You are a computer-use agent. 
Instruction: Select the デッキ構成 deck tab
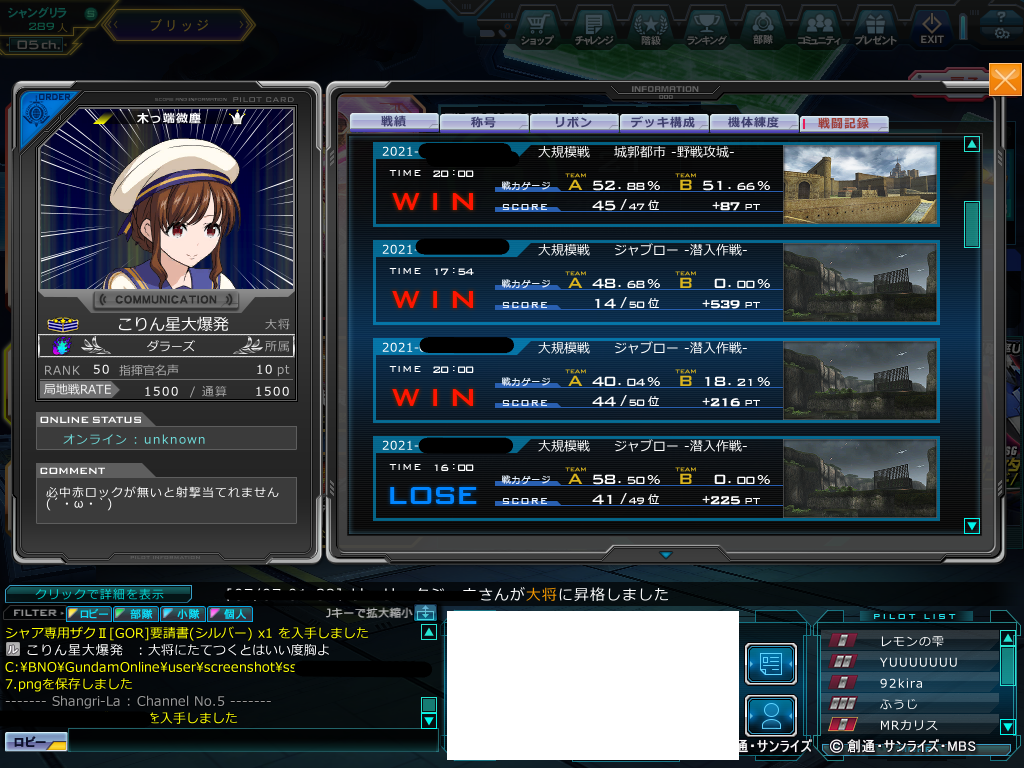tap(663, 123)
